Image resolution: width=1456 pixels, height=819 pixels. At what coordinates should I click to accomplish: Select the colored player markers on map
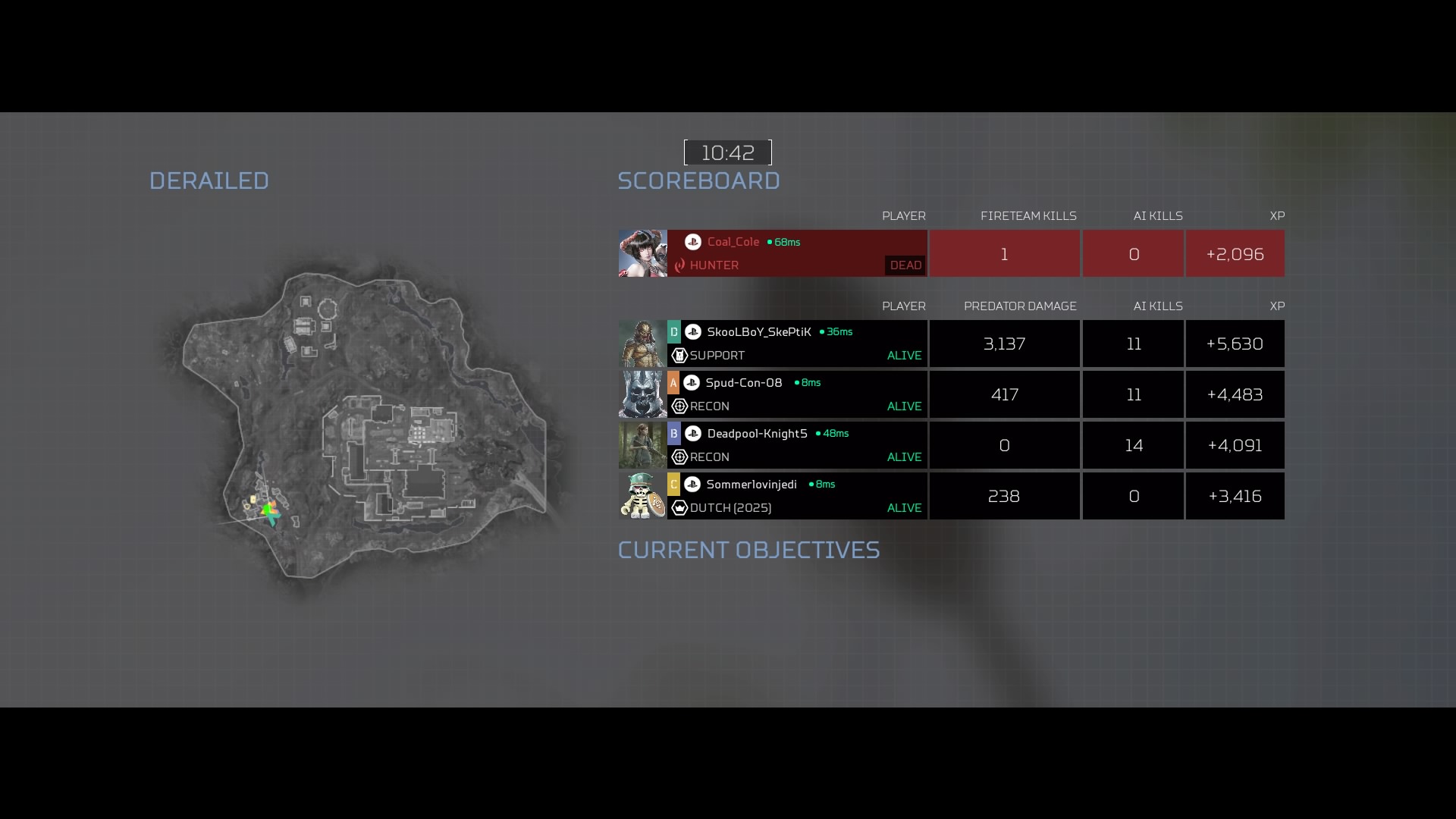pyautogui.click(x=268, y=510)
